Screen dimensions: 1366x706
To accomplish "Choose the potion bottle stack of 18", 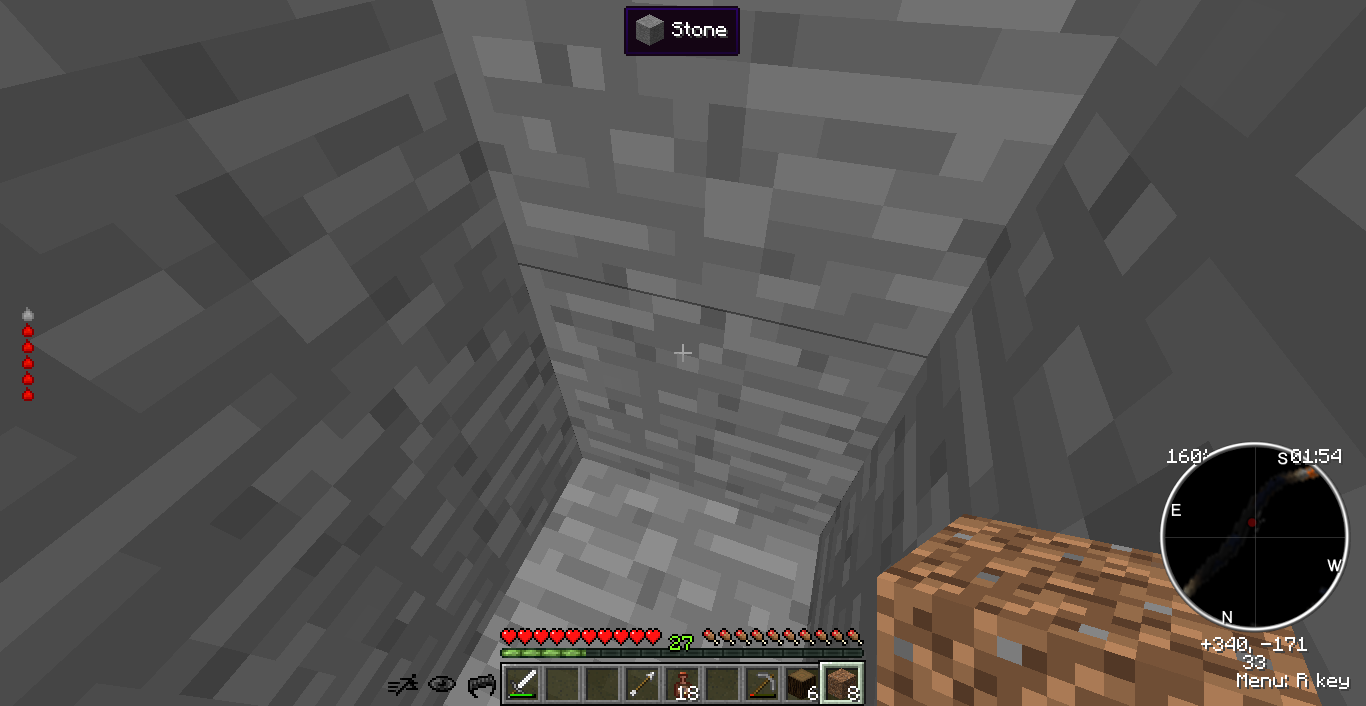I will [682, 685].
